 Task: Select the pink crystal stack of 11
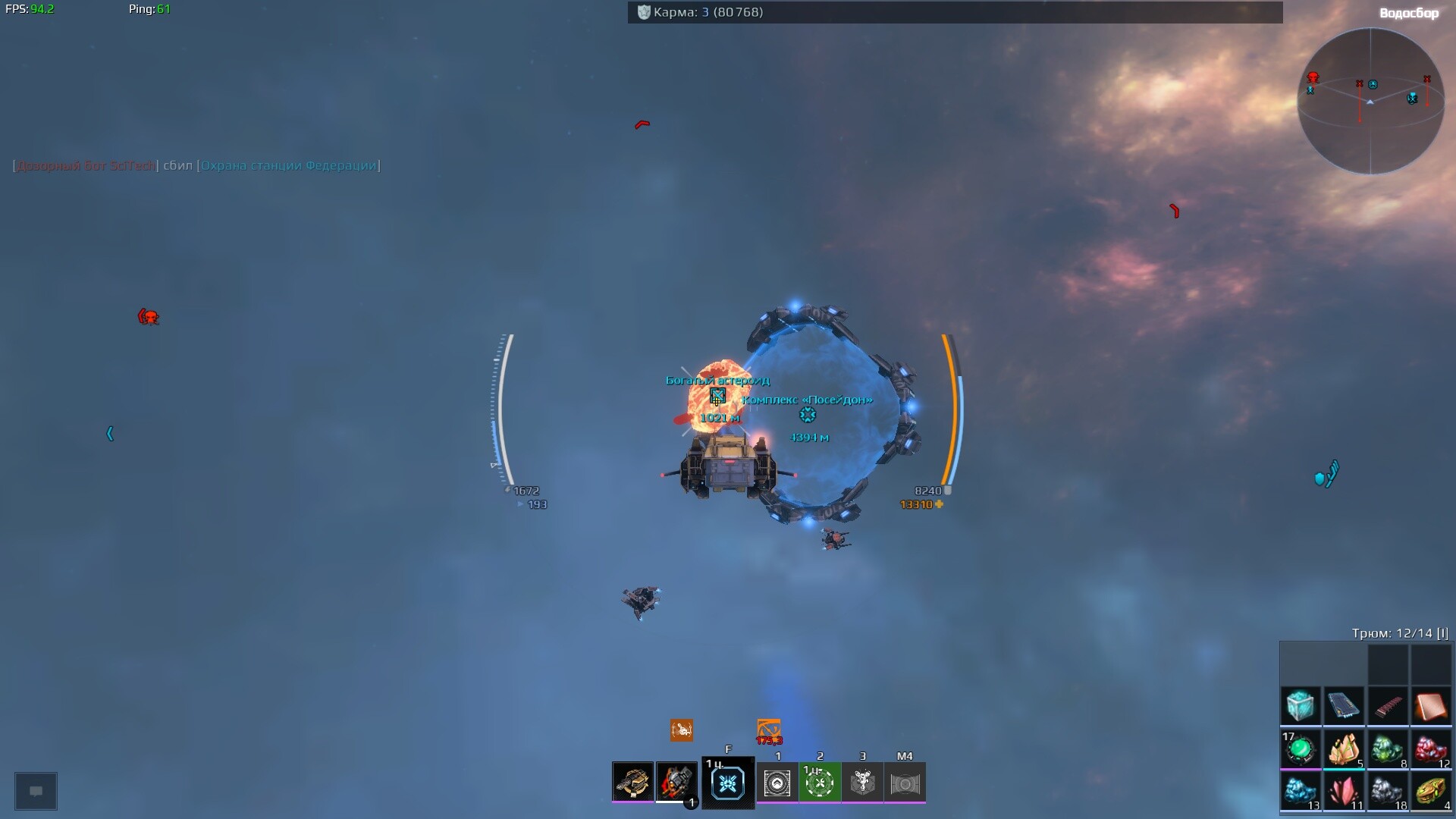(x=1344, y=792)
